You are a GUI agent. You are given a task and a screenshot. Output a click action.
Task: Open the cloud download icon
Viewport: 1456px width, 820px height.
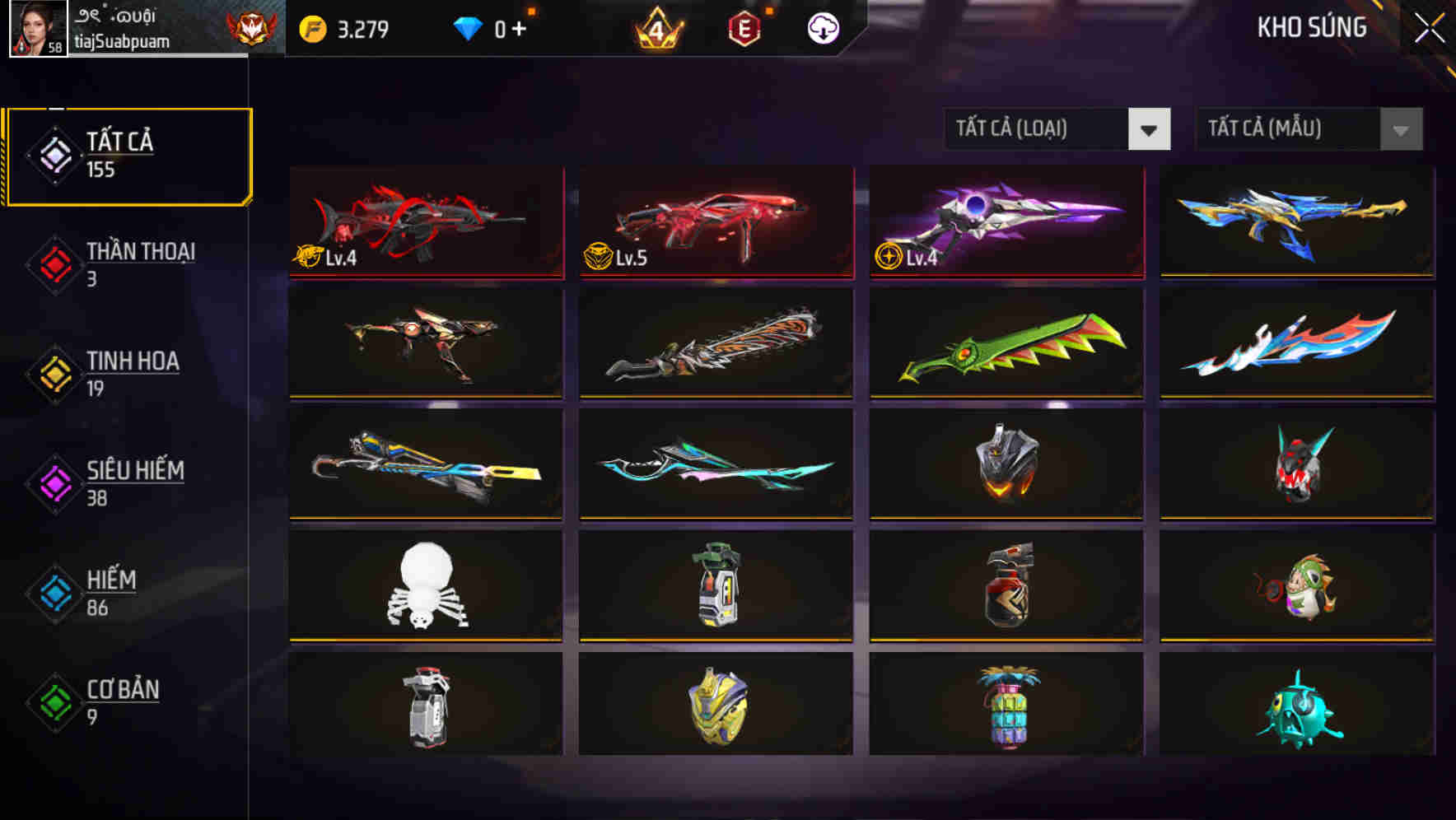tap(822, 27)
